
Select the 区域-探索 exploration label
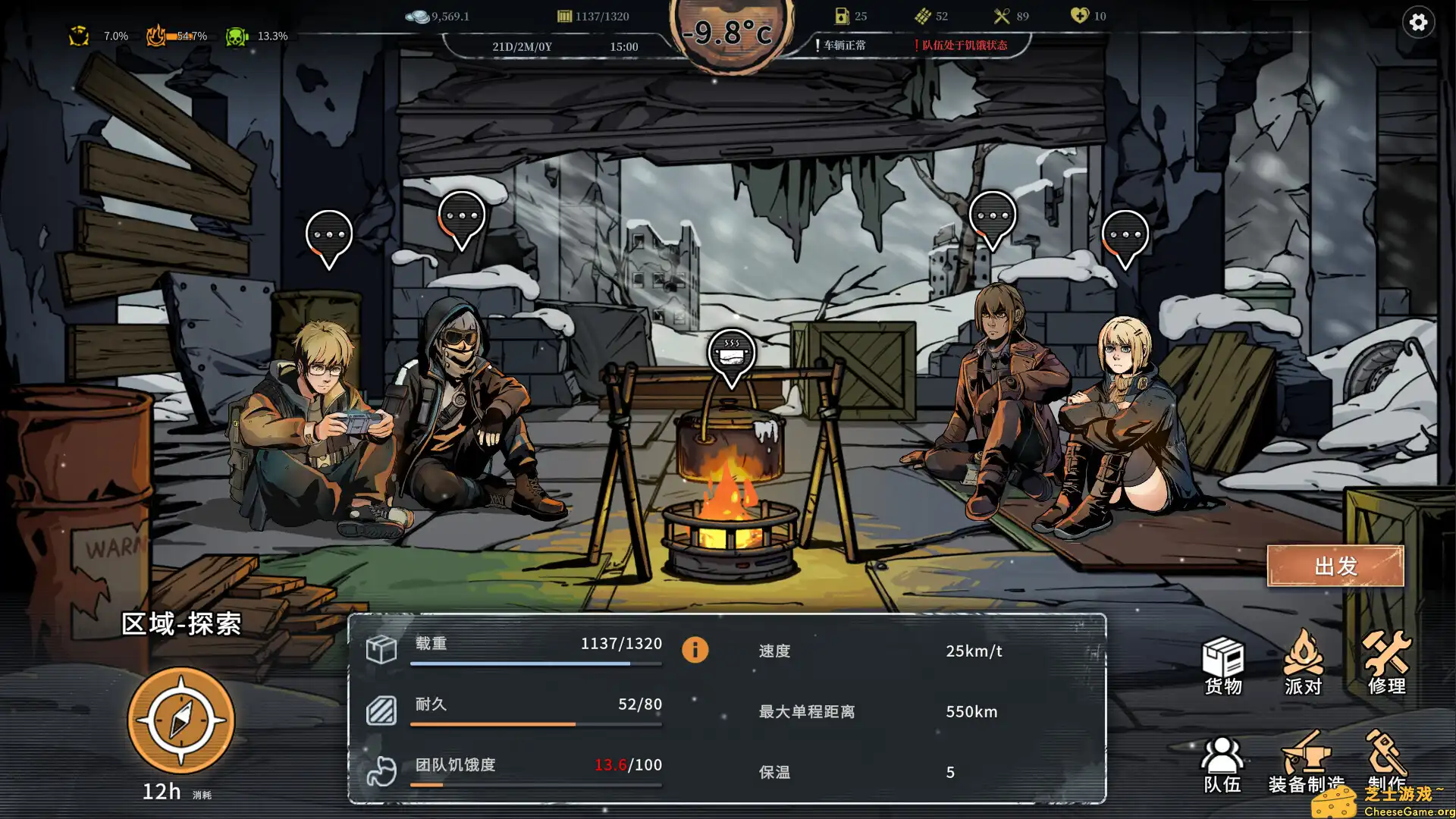coord(182,625)
